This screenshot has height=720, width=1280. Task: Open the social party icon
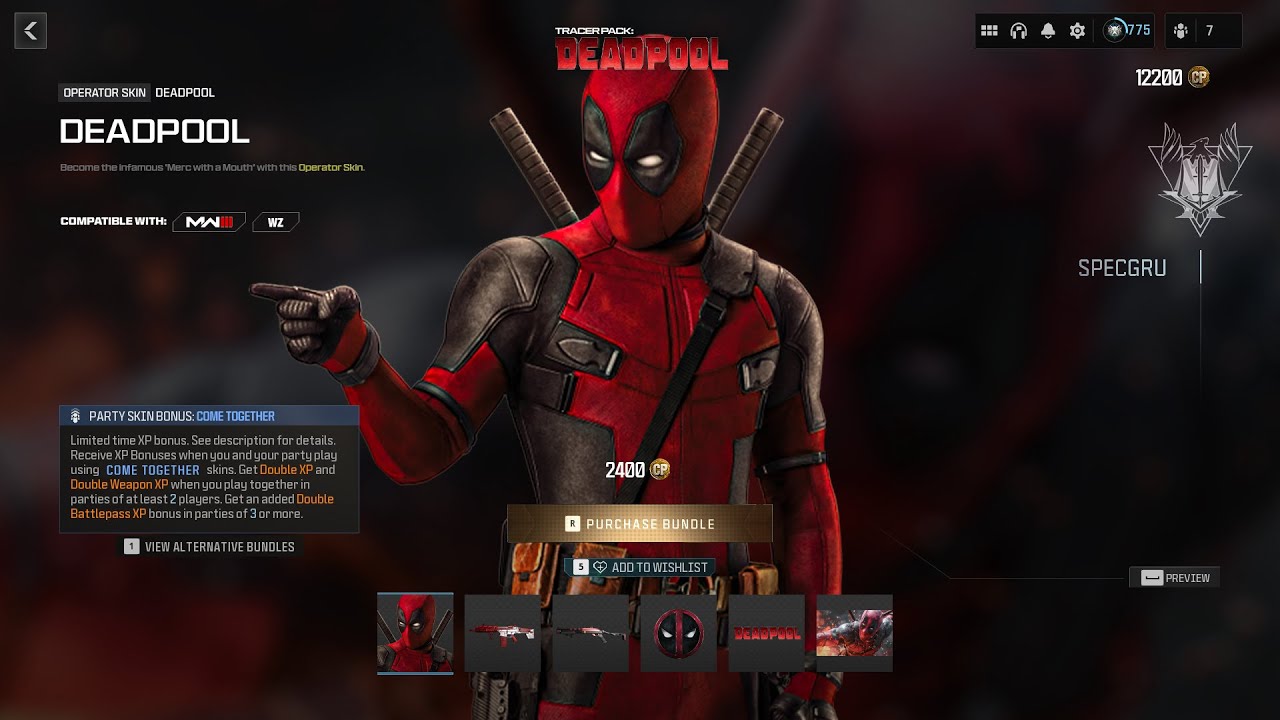click(1181, 31)
